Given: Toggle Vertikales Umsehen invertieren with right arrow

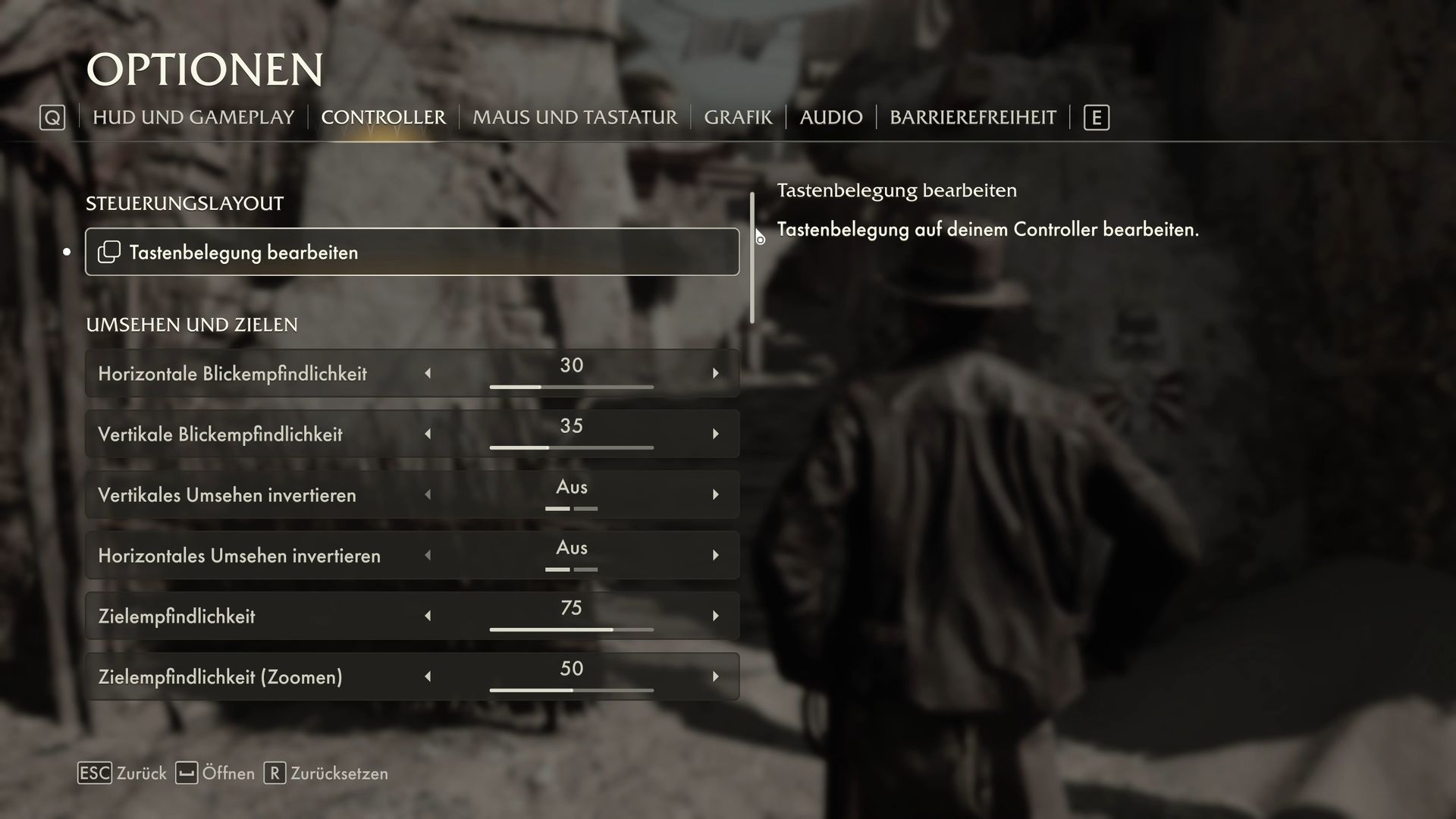Looking at the screenshot, I should (715, 494).
